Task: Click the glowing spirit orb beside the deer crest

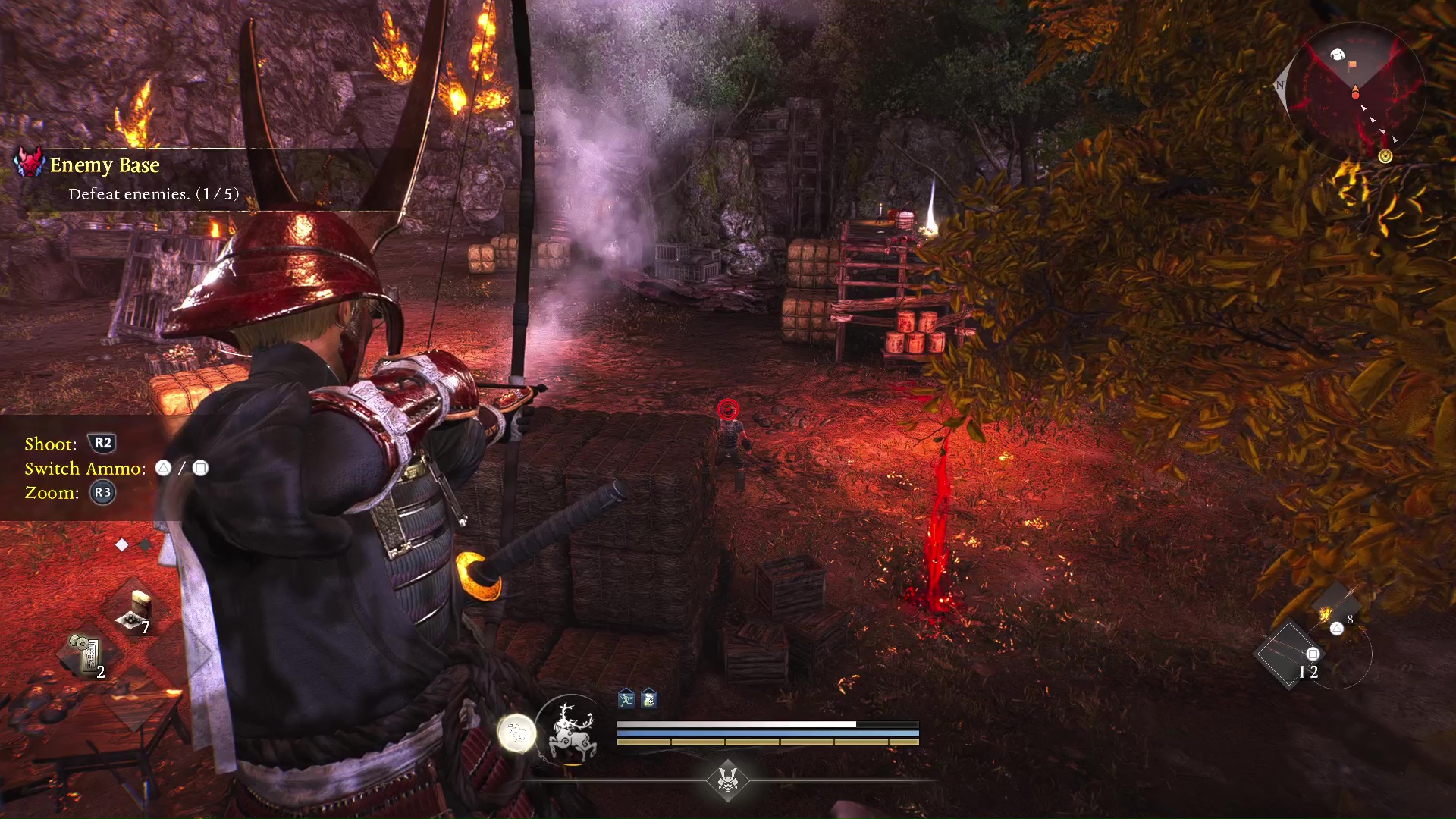Action: [x=519, y=734]
